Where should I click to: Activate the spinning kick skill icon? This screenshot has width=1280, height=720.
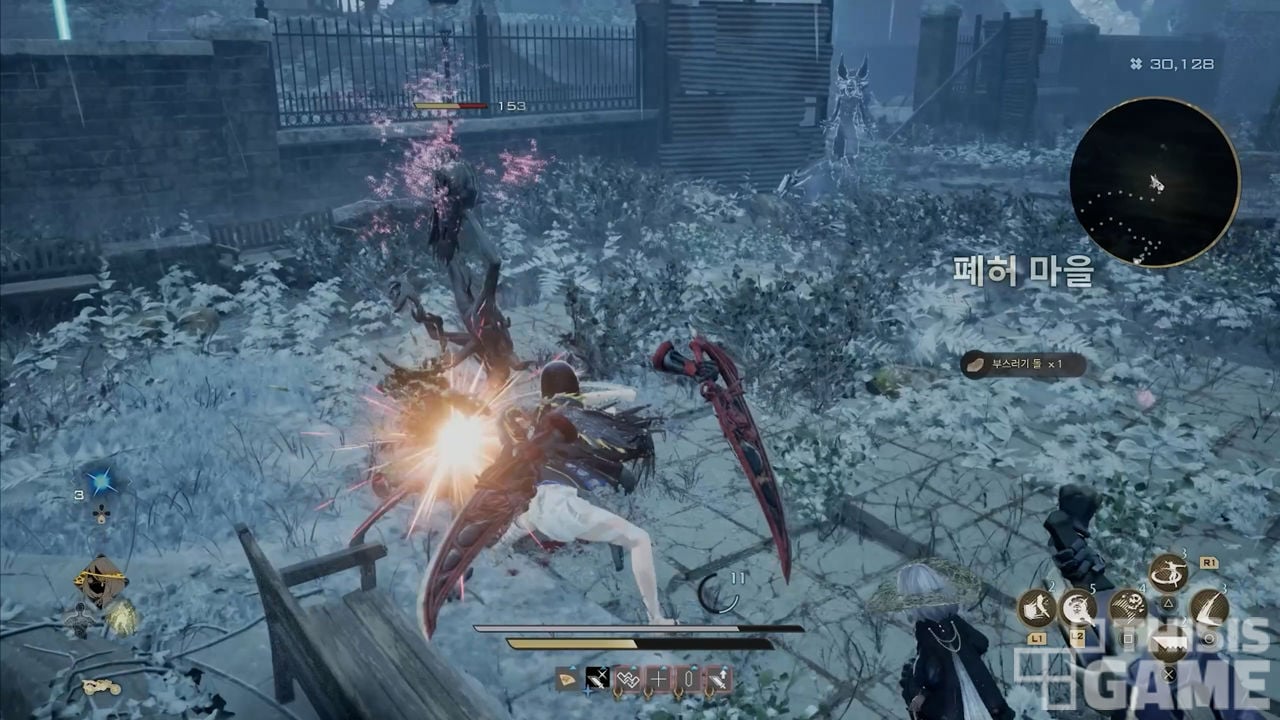[1168, 573]
